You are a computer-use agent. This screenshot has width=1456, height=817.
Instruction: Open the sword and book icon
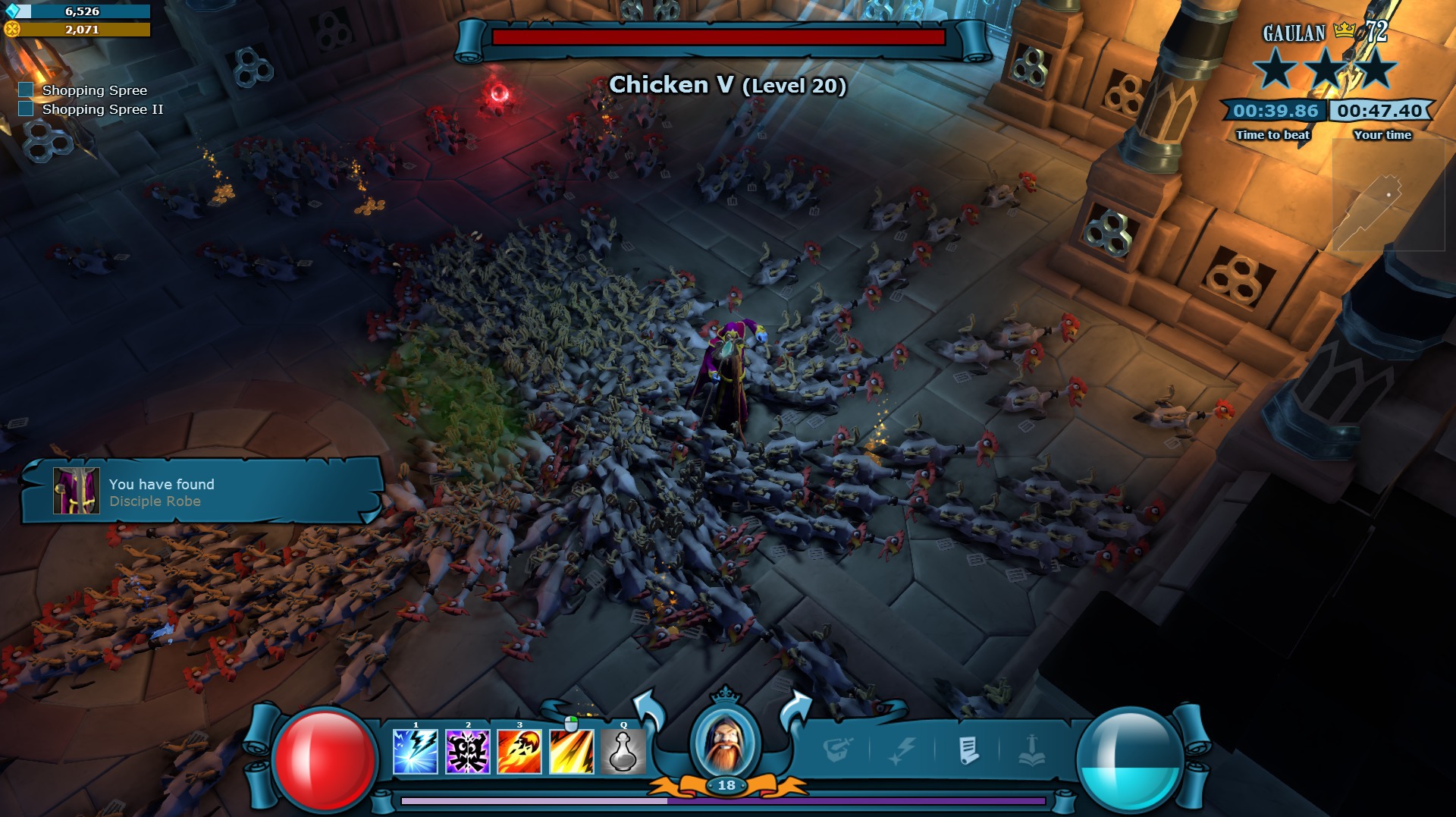tap(1032, 751)
